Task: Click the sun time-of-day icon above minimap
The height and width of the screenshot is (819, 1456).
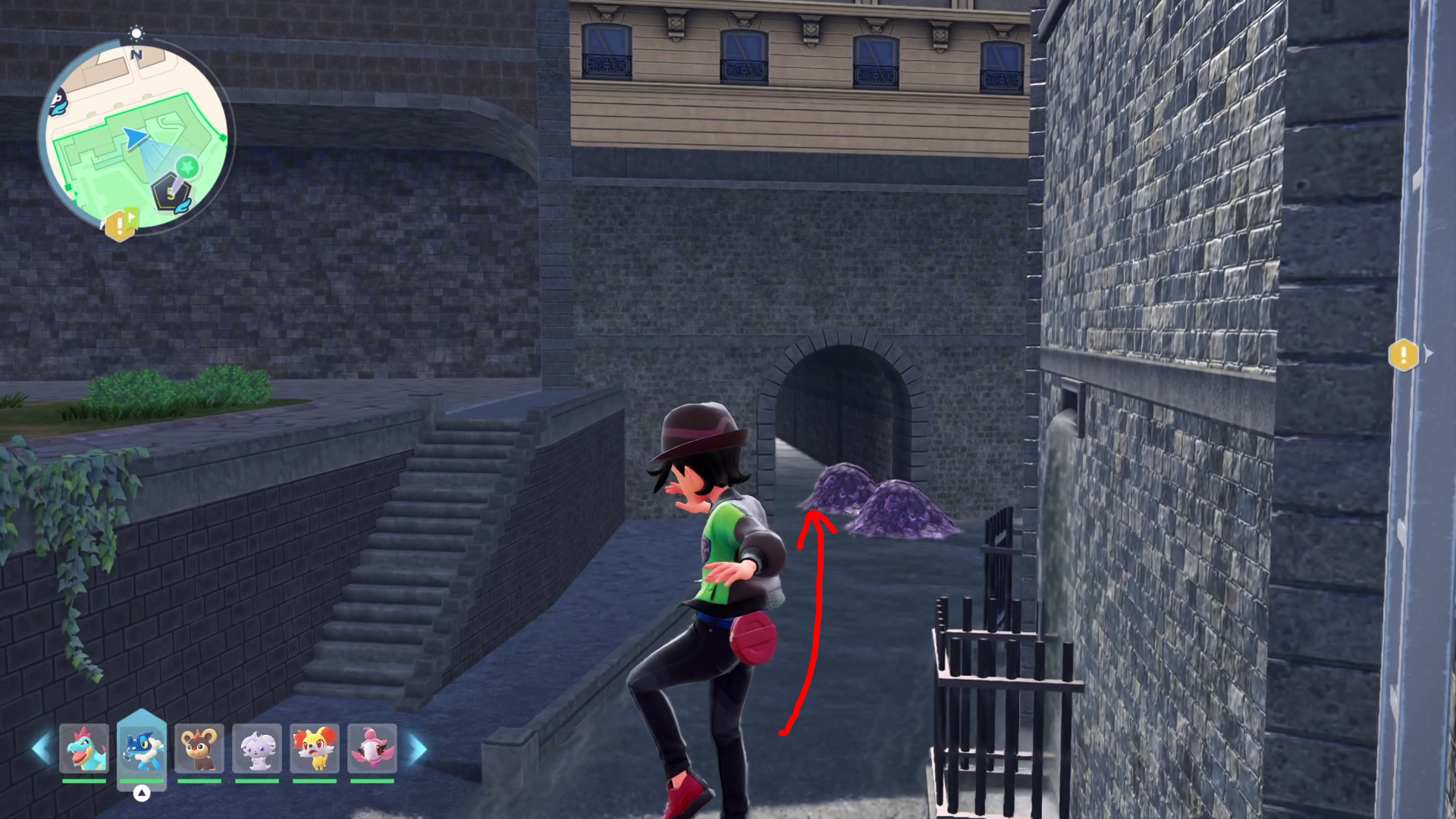Action: [x=136, y=33]
